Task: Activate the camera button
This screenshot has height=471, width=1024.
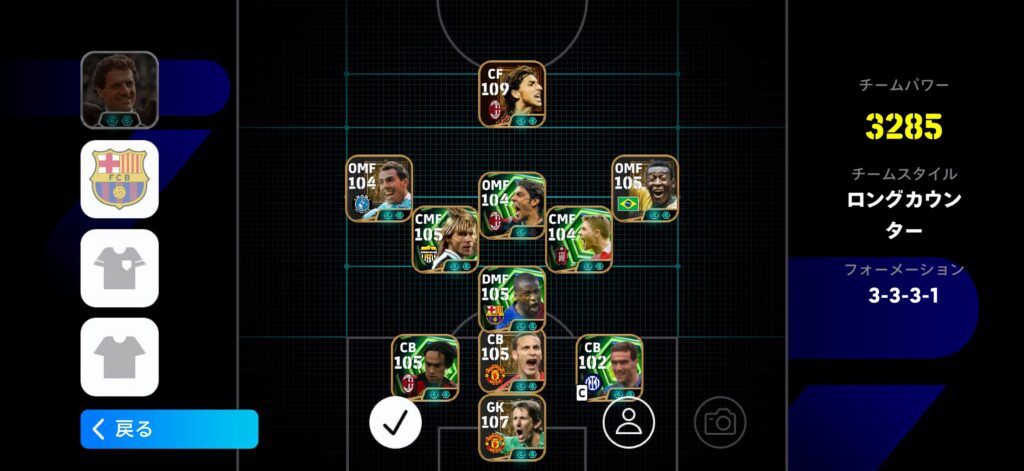Action: coord(719,422)
